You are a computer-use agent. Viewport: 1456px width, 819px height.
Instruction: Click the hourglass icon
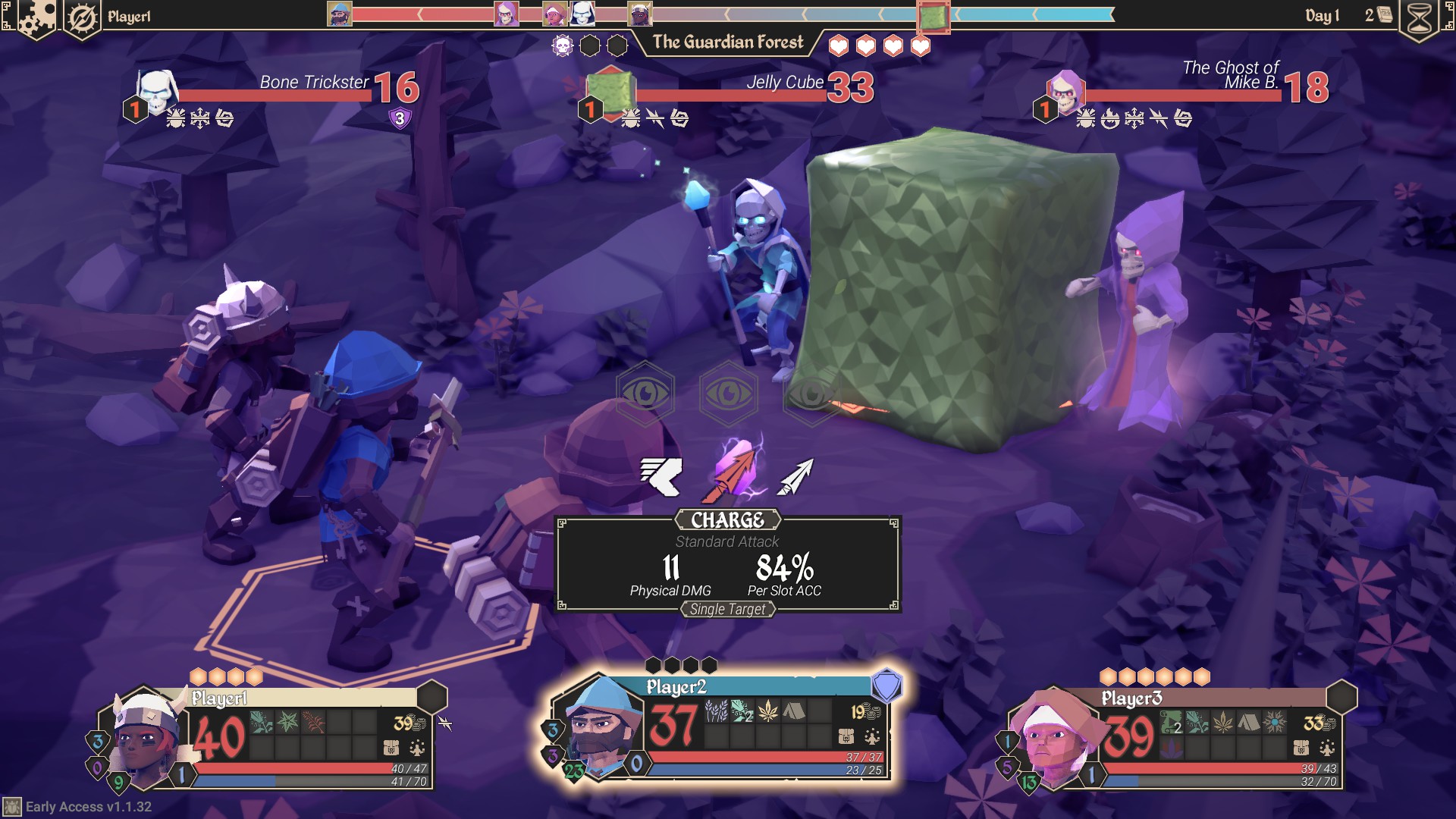[x=1420, y=18]
